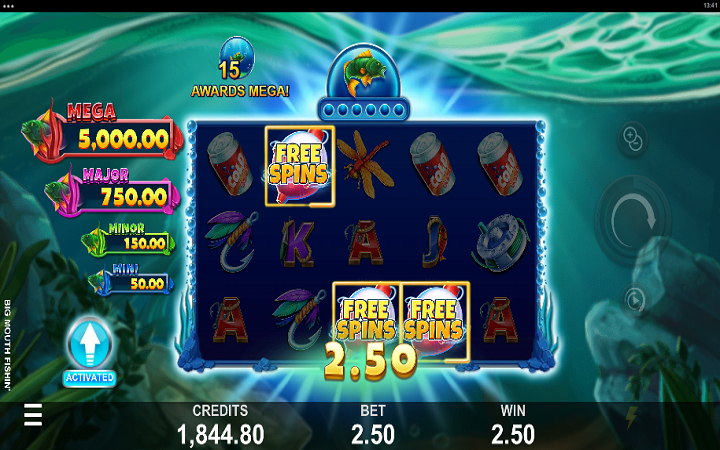
Task: Start autoplay with the small play button
Action: (x=634, y=298)
